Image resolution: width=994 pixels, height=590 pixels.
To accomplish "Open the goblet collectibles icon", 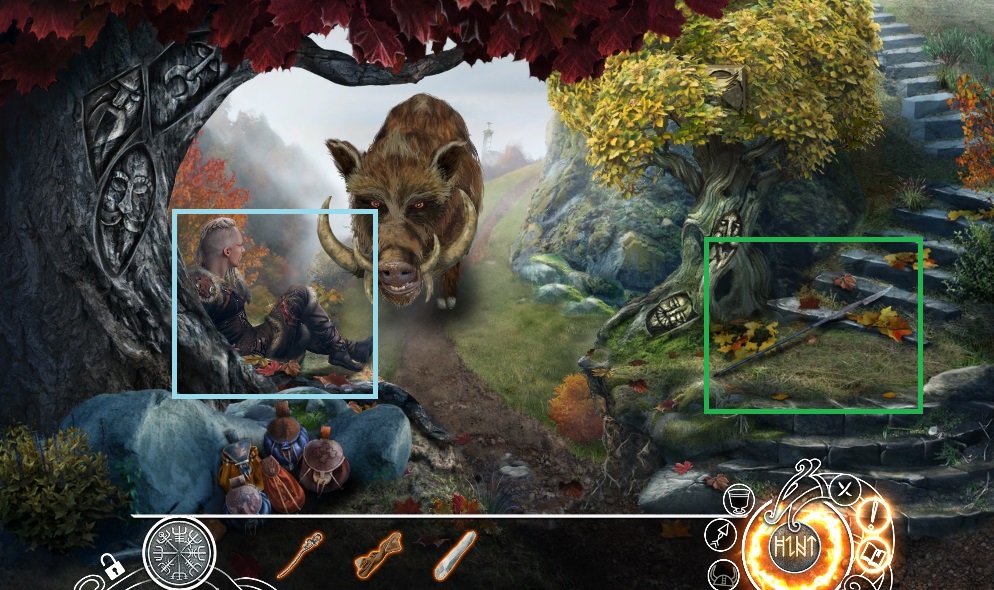I will click(x=740, y=497).
